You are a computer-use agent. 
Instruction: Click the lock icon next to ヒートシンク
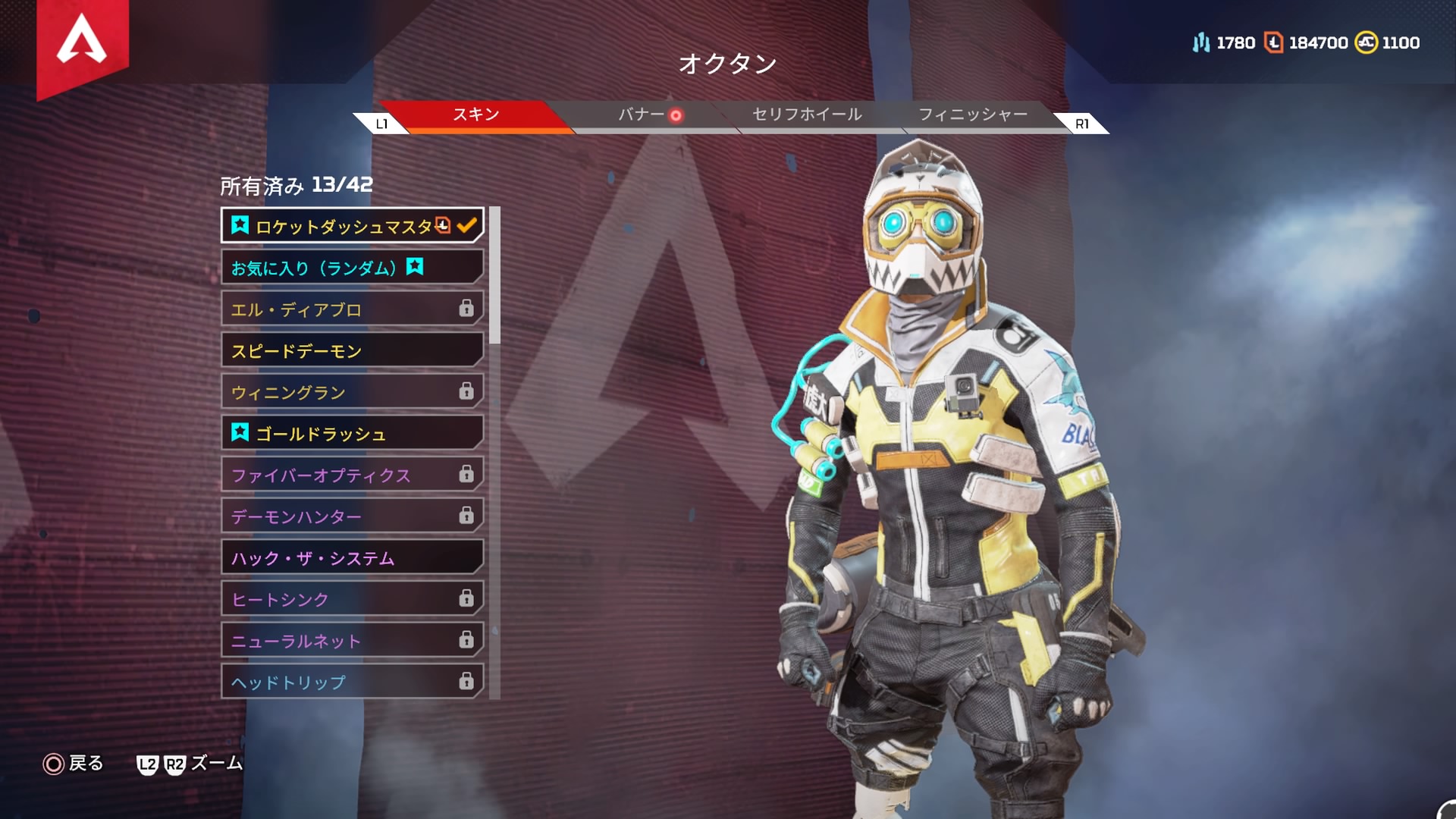[x=468, y=598]
